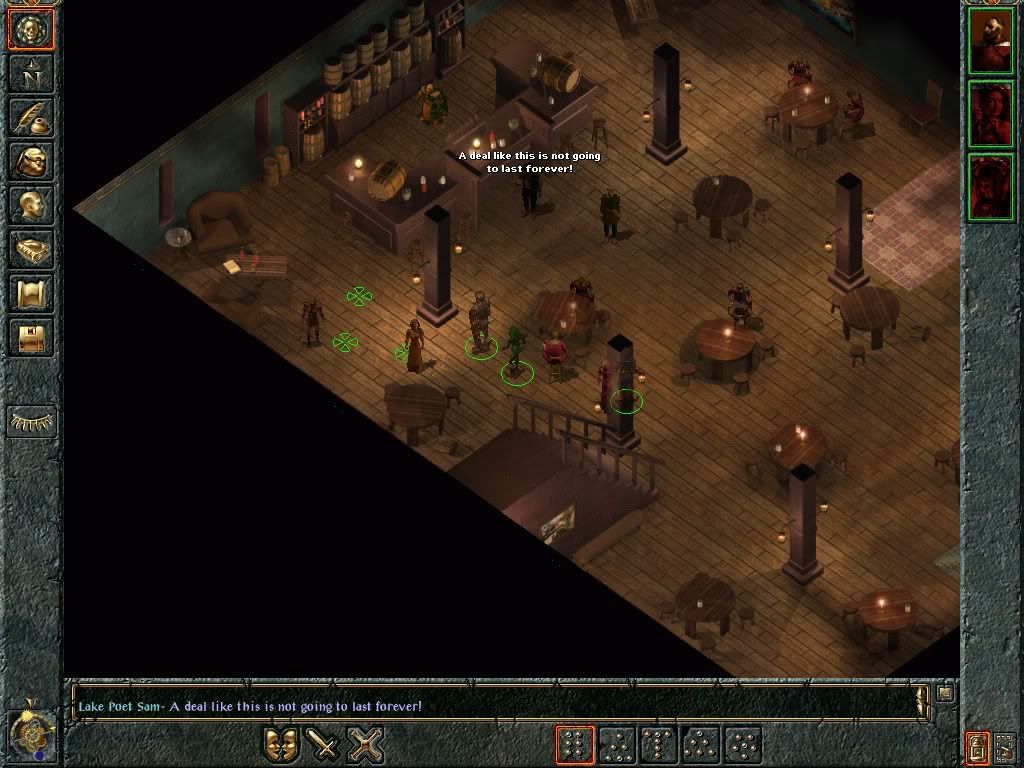Click the crossed-bars stop action
Viewport: 1024px width, 768px height.
pos(366,745)
